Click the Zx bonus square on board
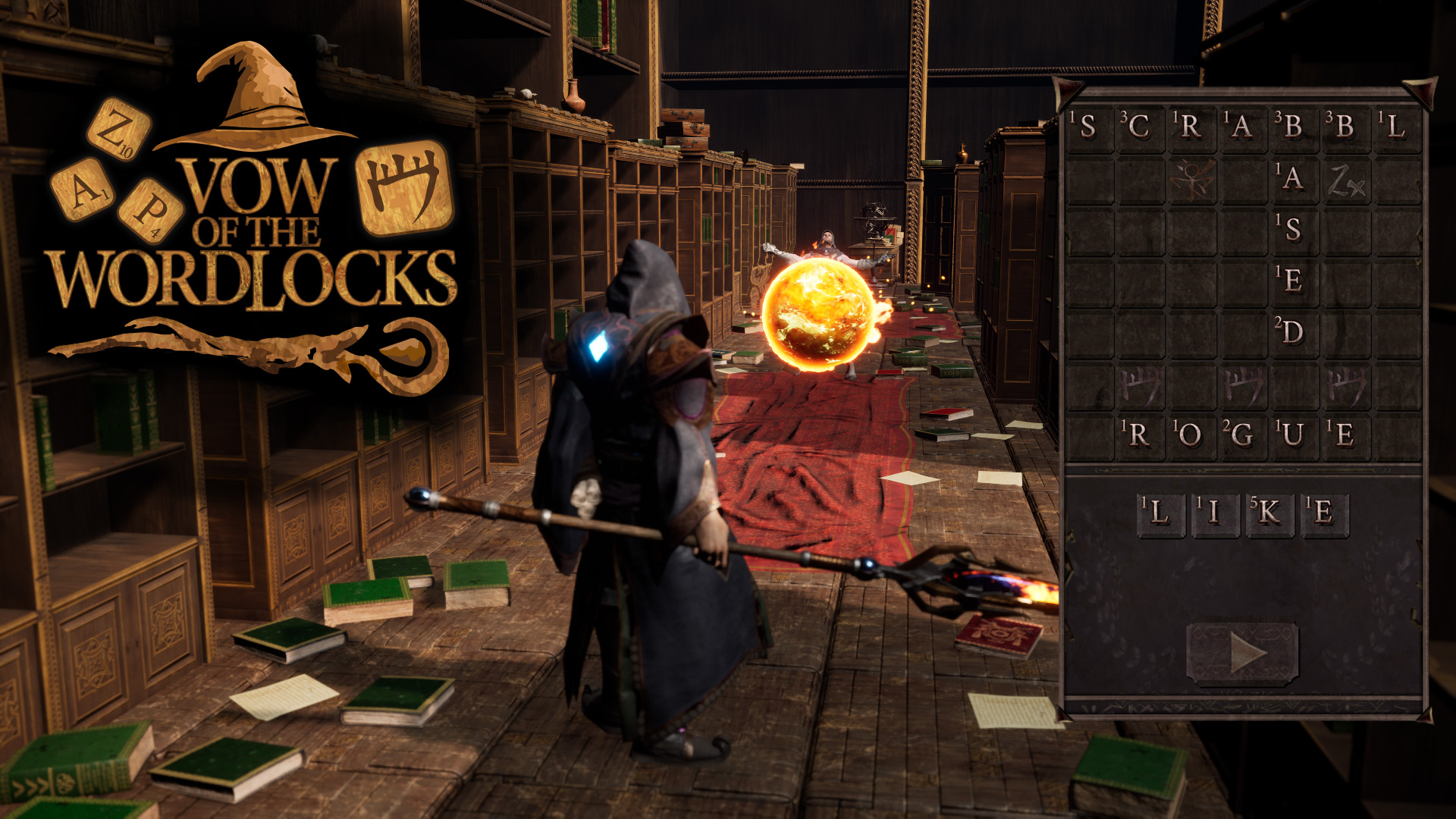1456x819 pixels. [1346, 180]
